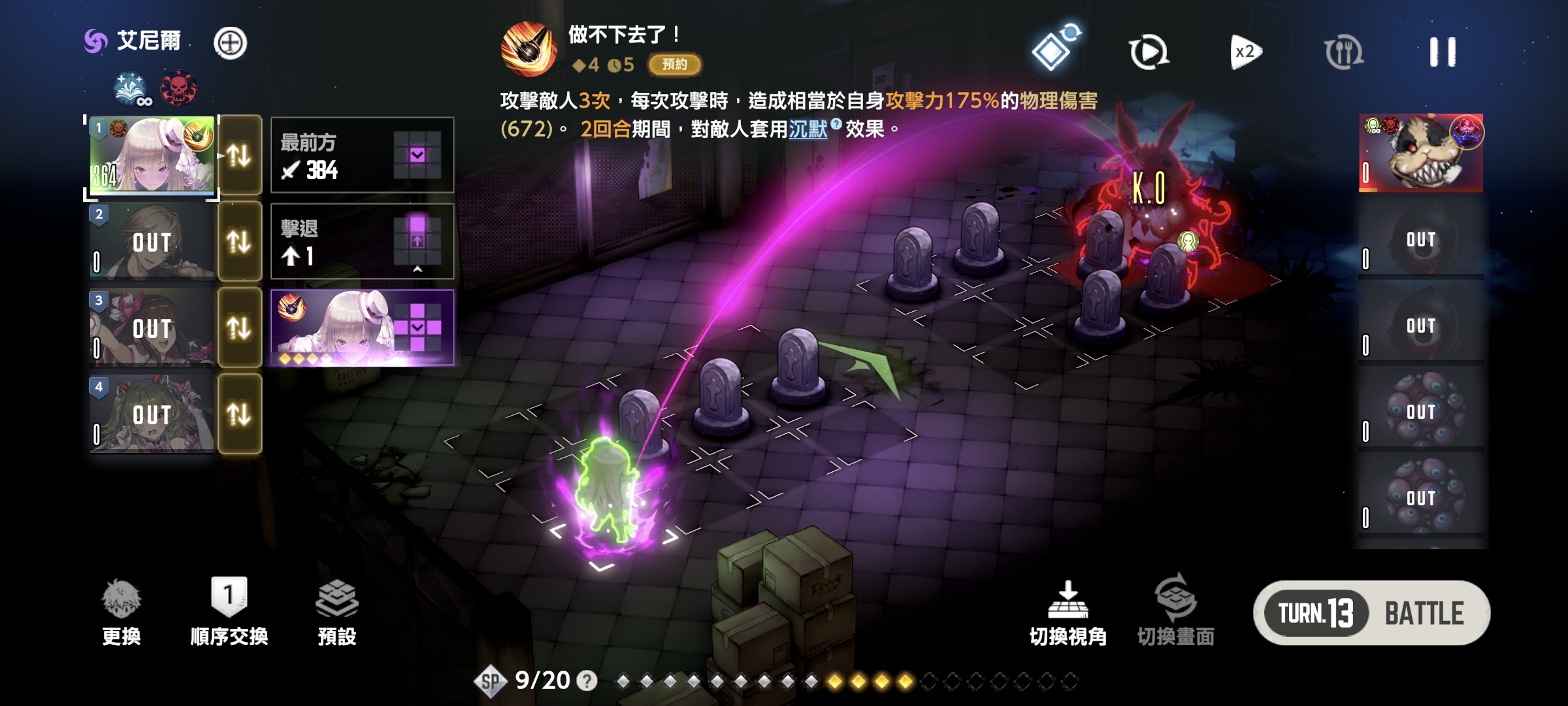The height and width of the screenshot is (706, 1568).
Task: Click 切換視角 to switch camera angle
Action: point(1068,612)
